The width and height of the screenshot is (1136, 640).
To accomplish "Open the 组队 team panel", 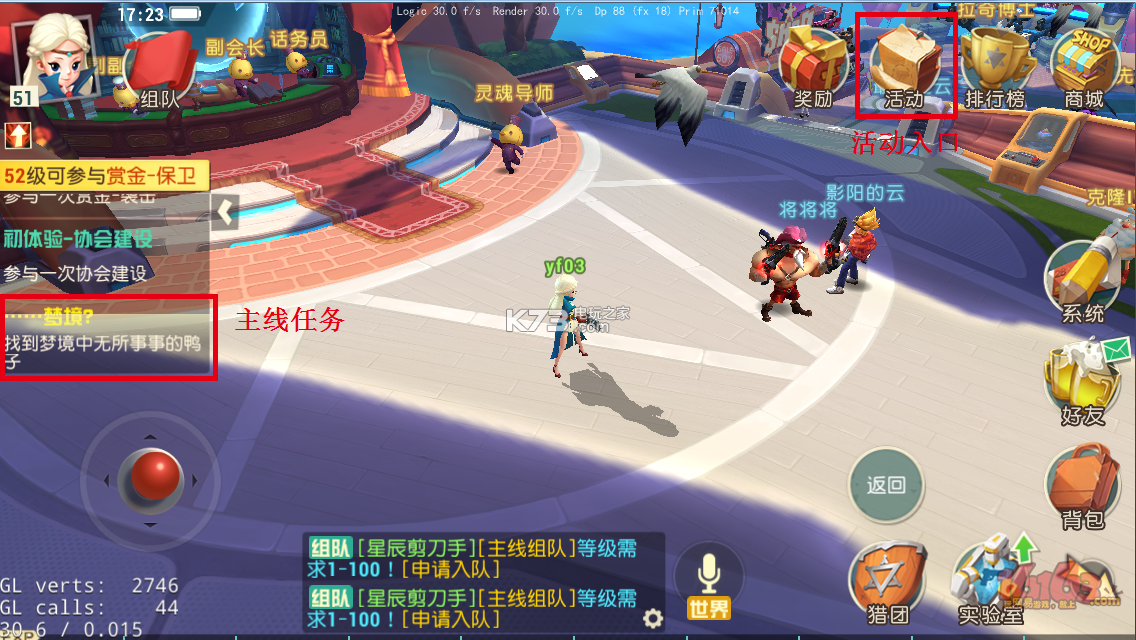I will pyautogui.click(x=159, y=72).
